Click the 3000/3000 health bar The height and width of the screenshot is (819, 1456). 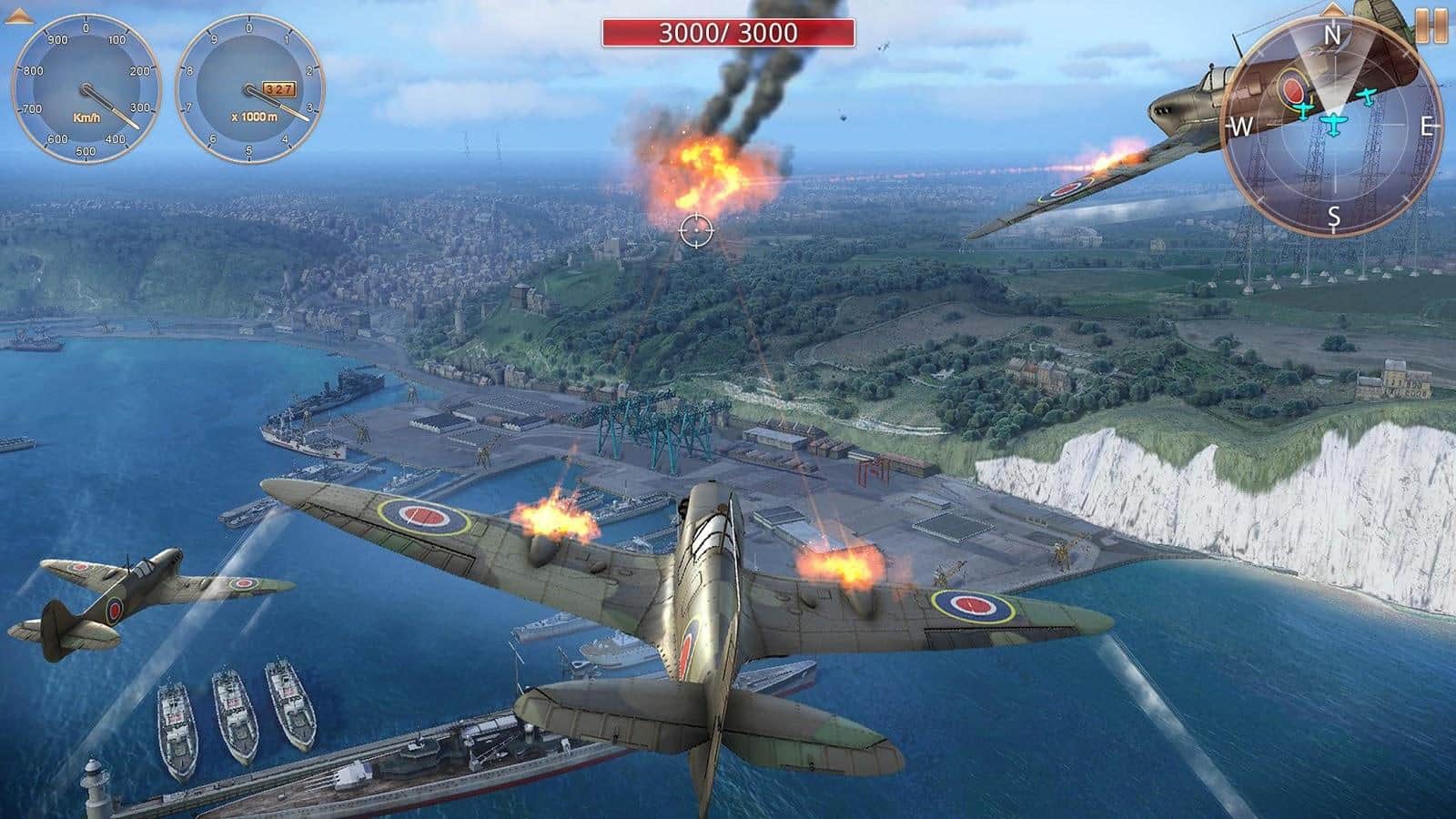click(728, 34)
